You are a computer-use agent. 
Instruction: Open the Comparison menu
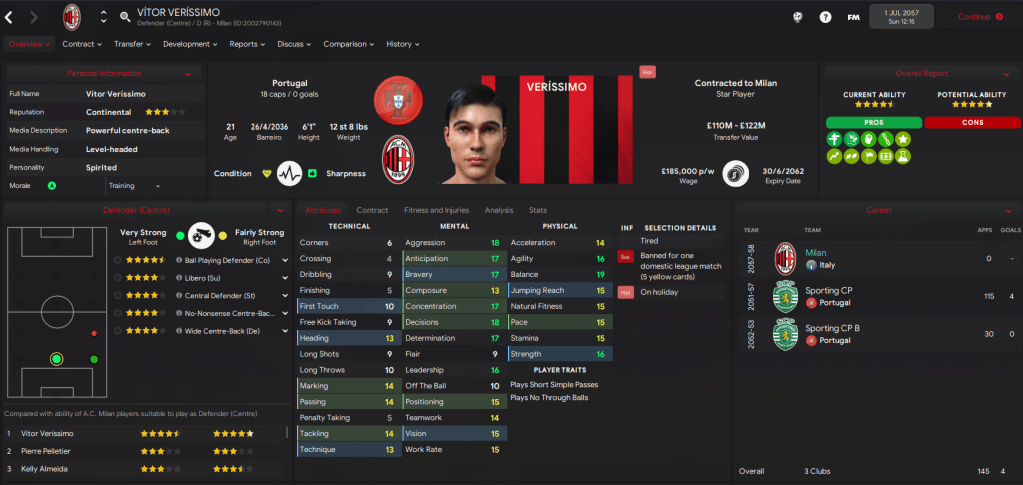coord(349,44)
